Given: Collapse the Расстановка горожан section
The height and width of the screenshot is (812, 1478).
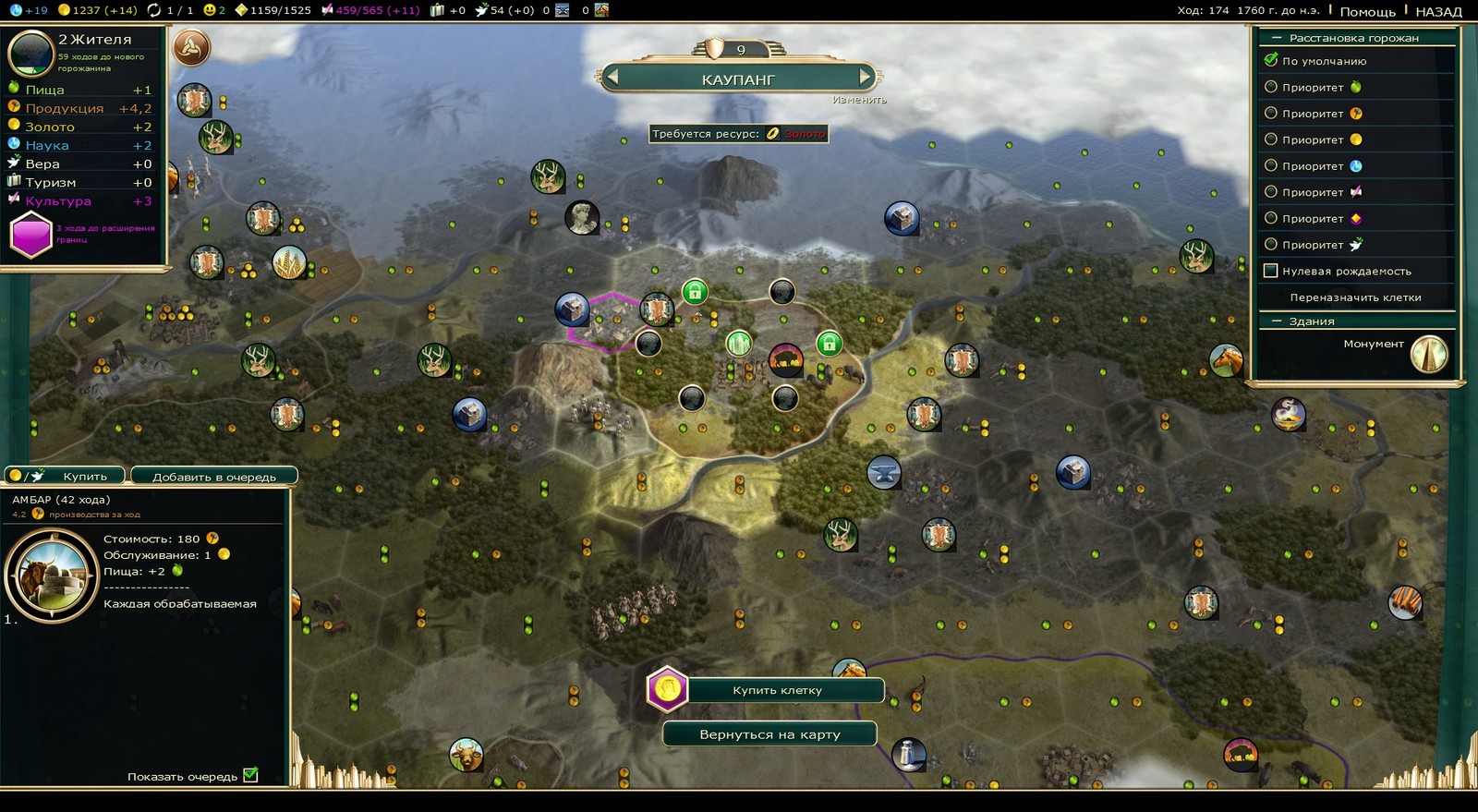Looking at the screenshot, I should pos(1278,38).
